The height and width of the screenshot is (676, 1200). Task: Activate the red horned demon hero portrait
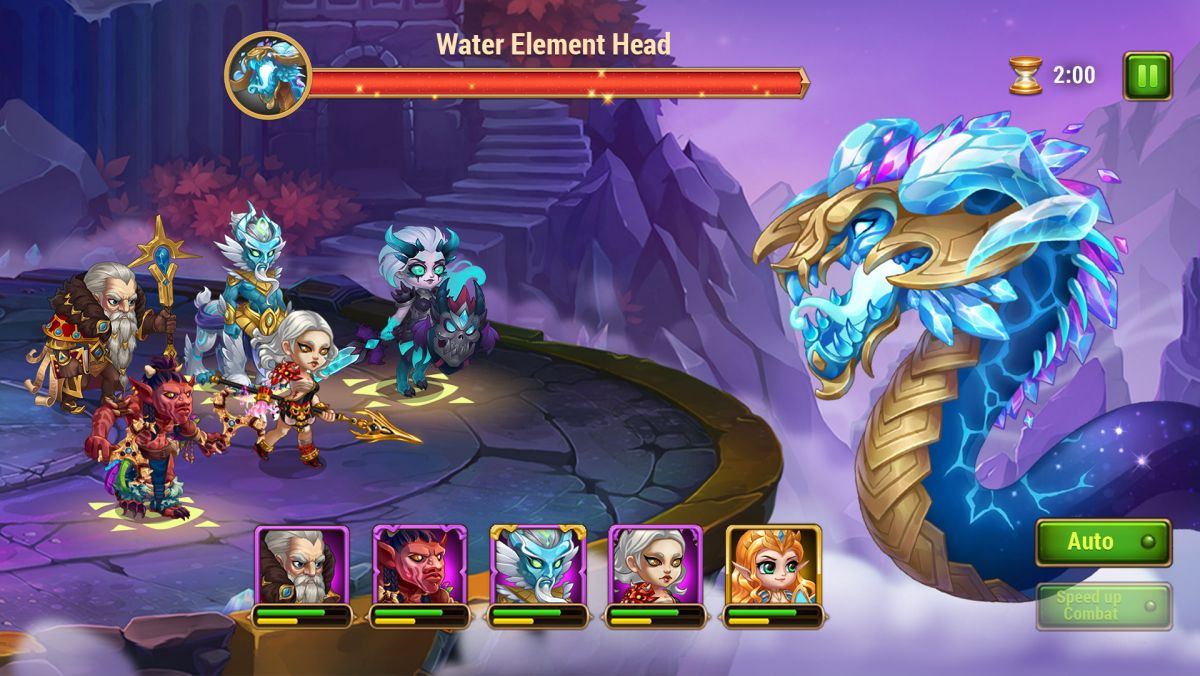(x=420, y=566)
